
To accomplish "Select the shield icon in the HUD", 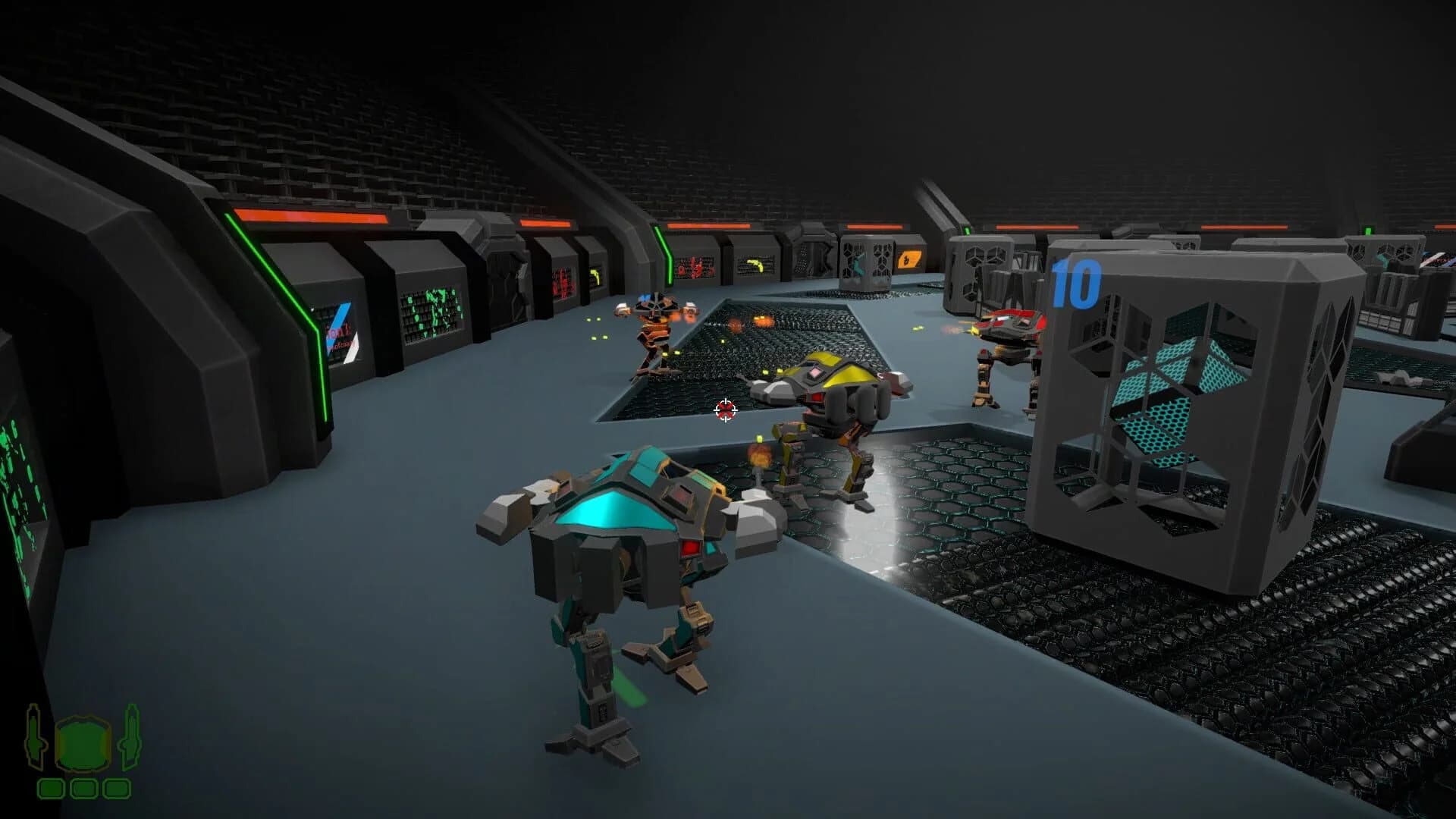I will tap(83, 745).
